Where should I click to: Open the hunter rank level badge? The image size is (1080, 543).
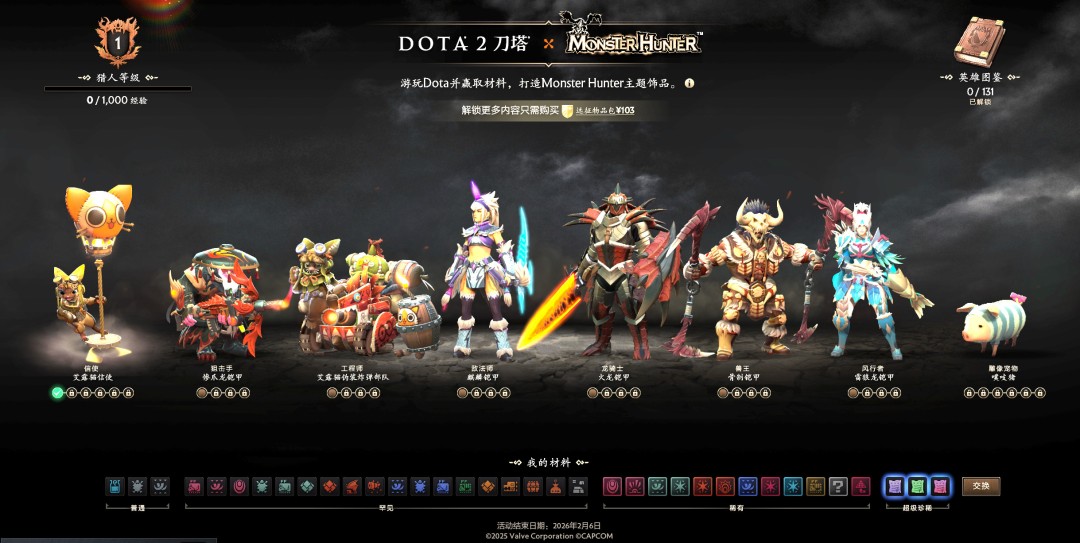(117, 42)
